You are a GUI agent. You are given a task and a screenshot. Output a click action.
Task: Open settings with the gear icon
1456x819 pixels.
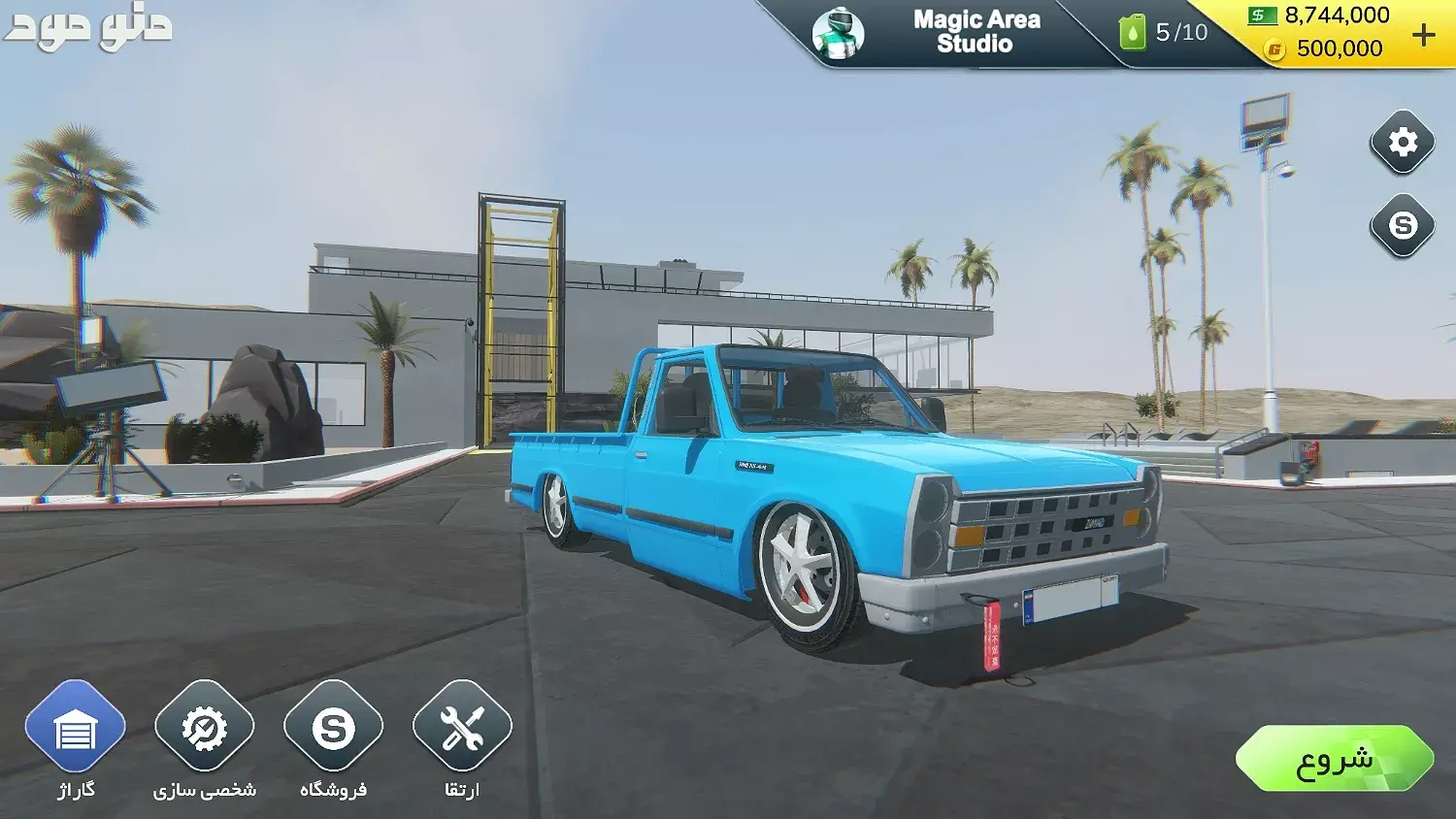(1402, 143)
